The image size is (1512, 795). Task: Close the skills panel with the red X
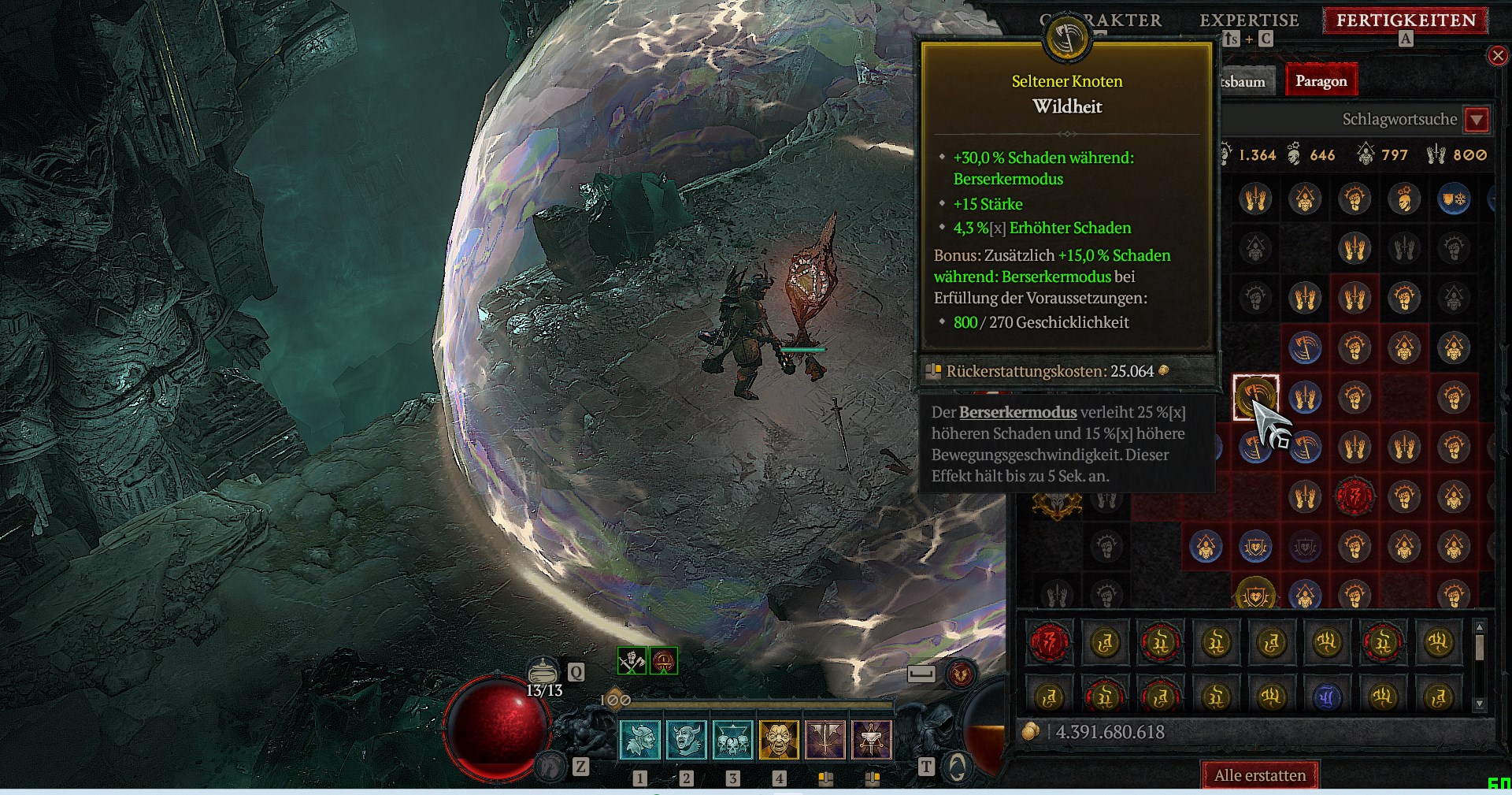click(1497, 55)
